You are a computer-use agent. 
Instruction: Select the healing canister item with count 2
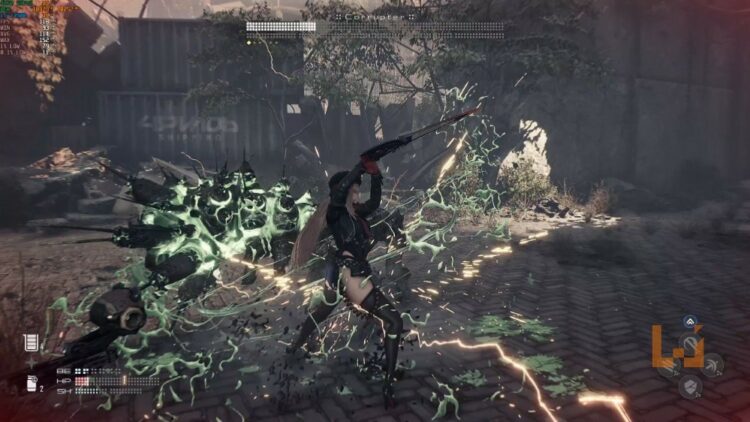click(x=31, y=383)
